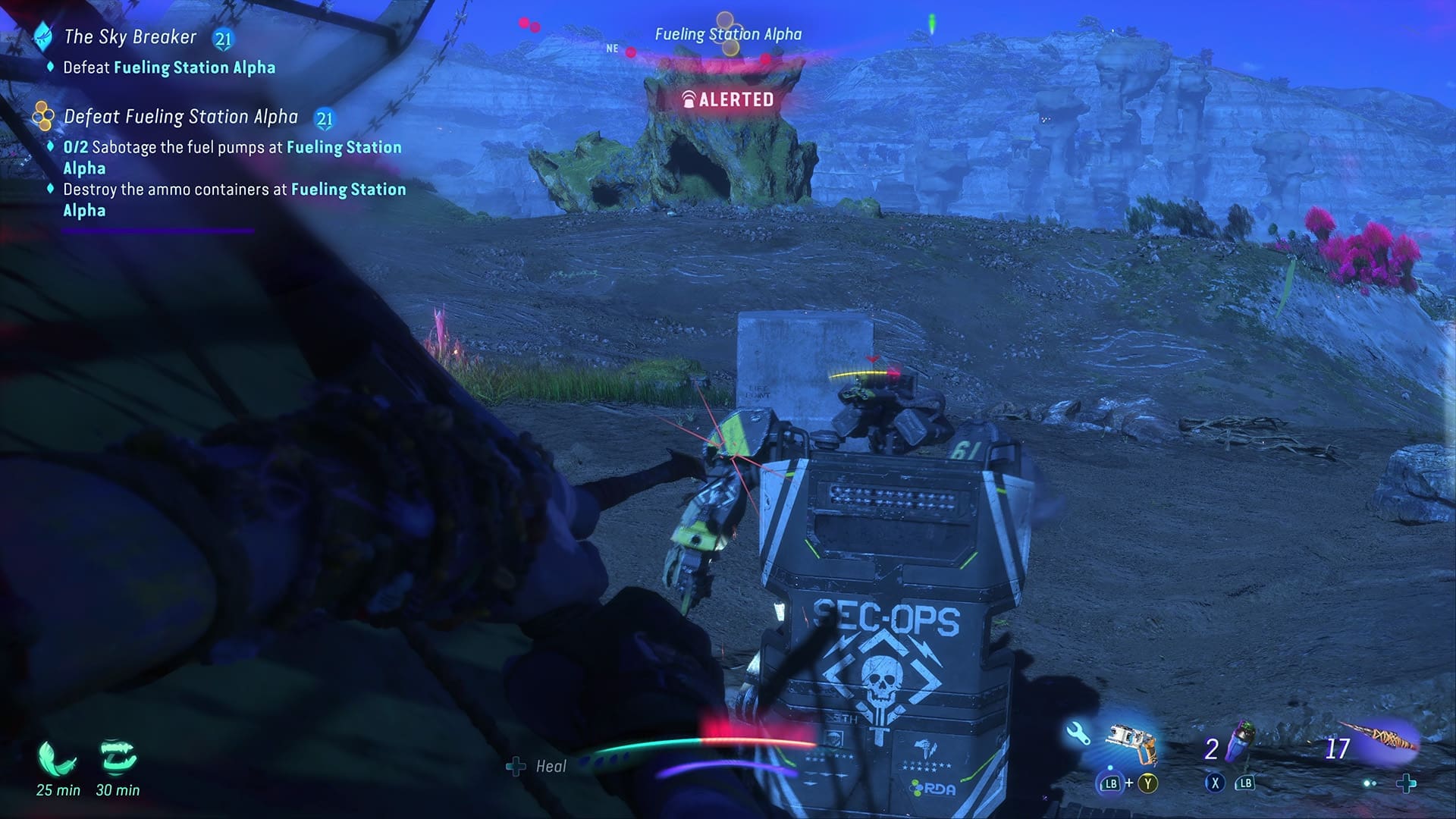Select the NE marker on the compass
This screenshot has height=819, width=1456.
click(613, 48)
